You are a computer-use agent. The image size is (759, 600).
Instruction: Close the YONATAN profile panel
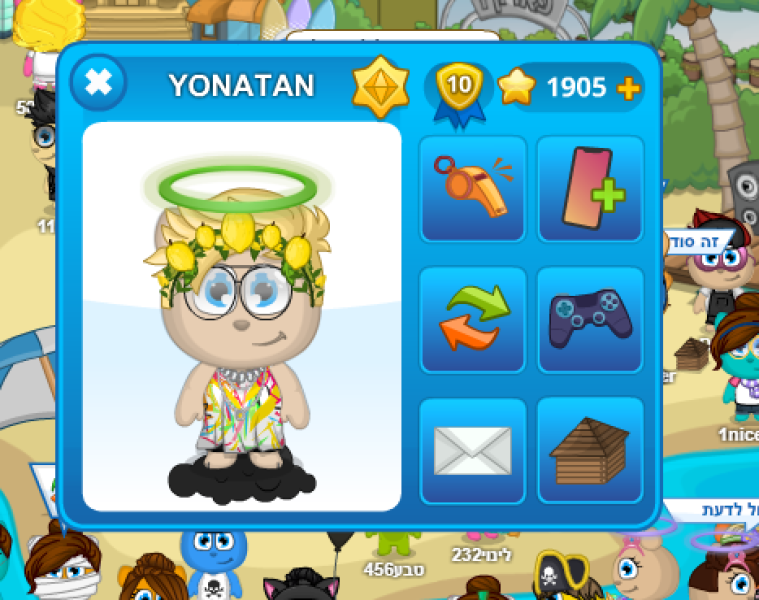[x=98, y=82]
